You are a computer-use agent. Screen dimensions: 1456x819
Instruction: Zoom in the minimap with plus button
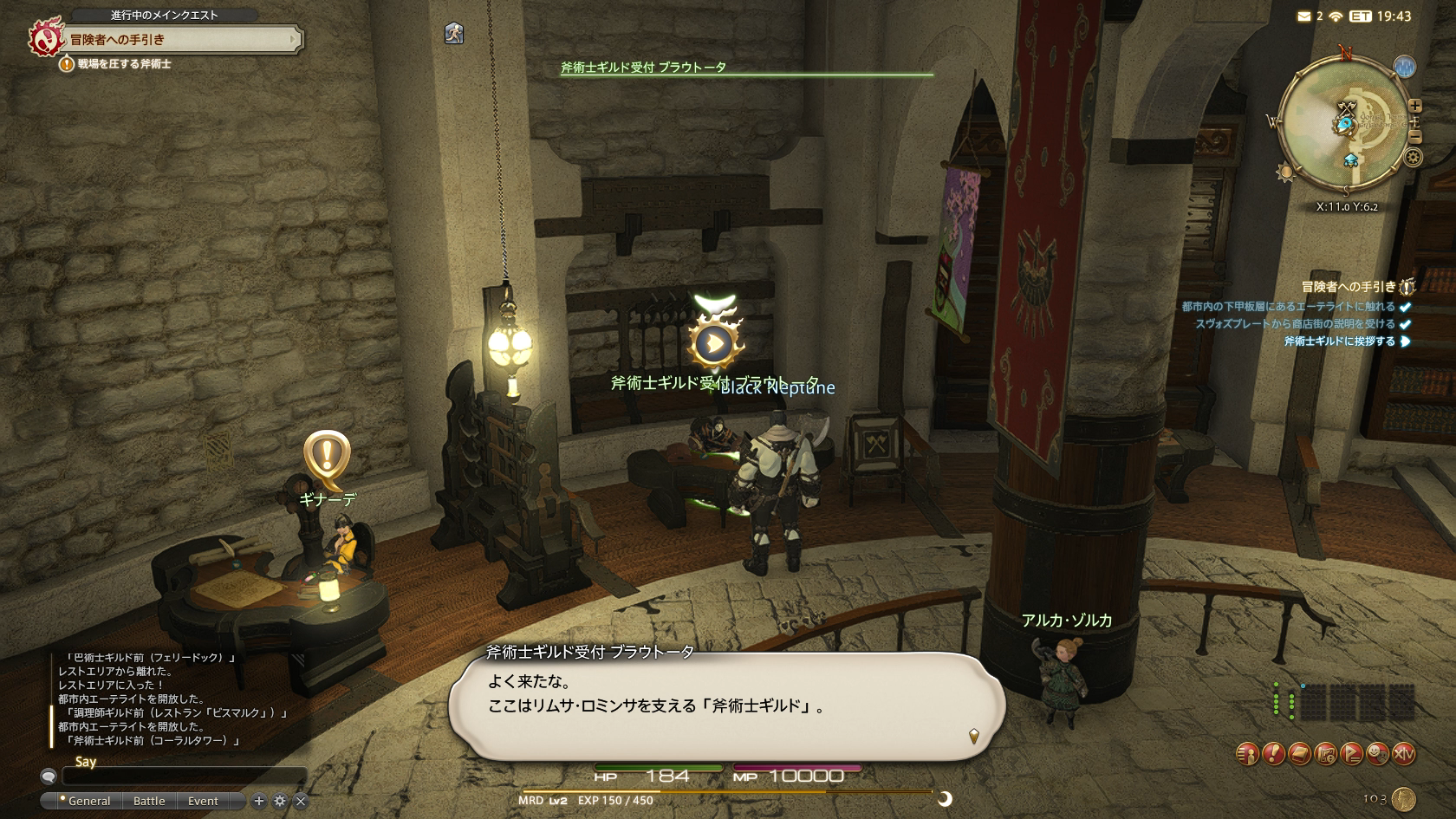pyautogui.click(x=1414, y=106)
